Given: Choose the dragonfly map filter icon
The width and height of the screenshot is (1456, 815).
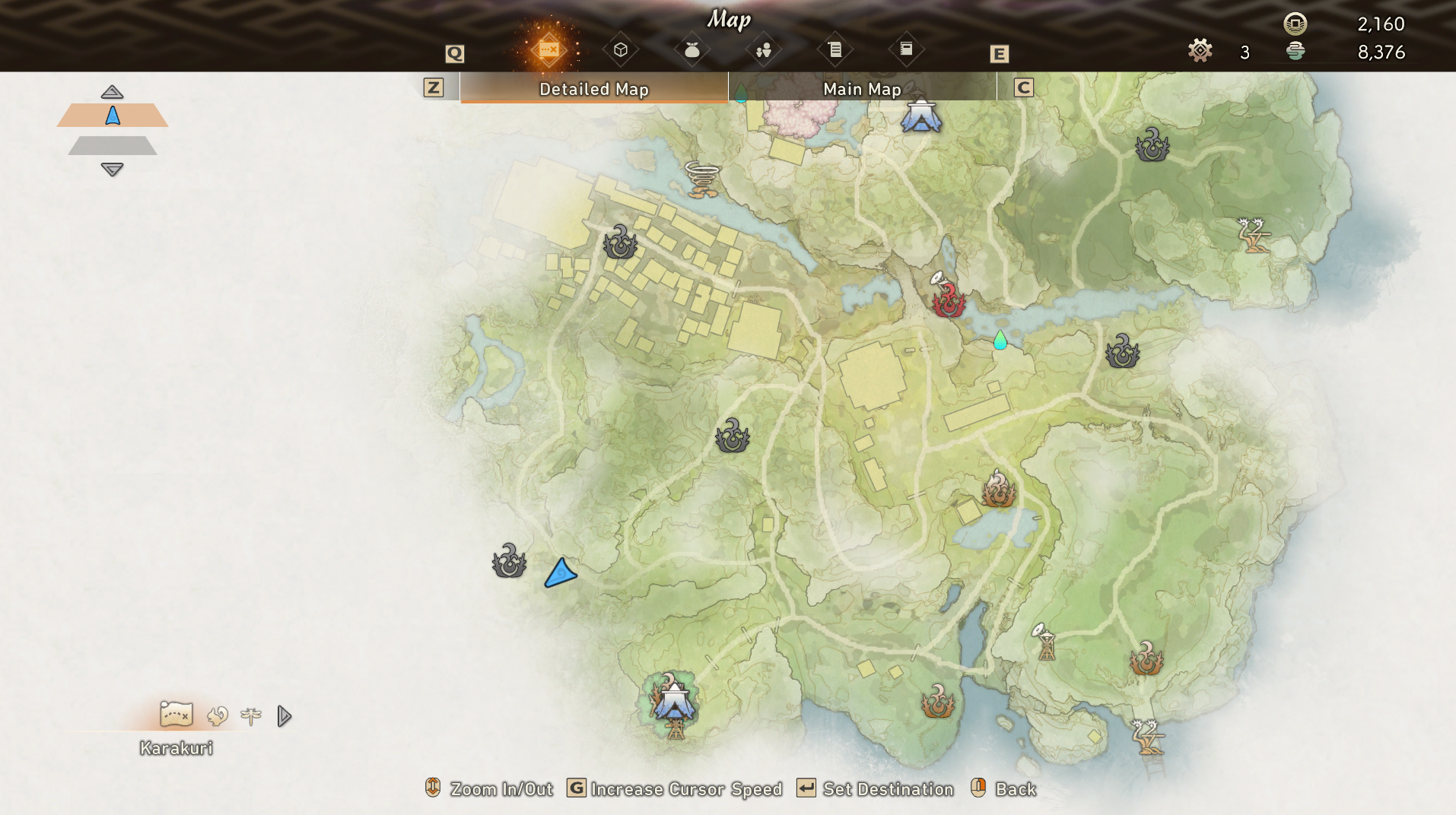Looking at the screenshot, I should click(x=251, y=716).
